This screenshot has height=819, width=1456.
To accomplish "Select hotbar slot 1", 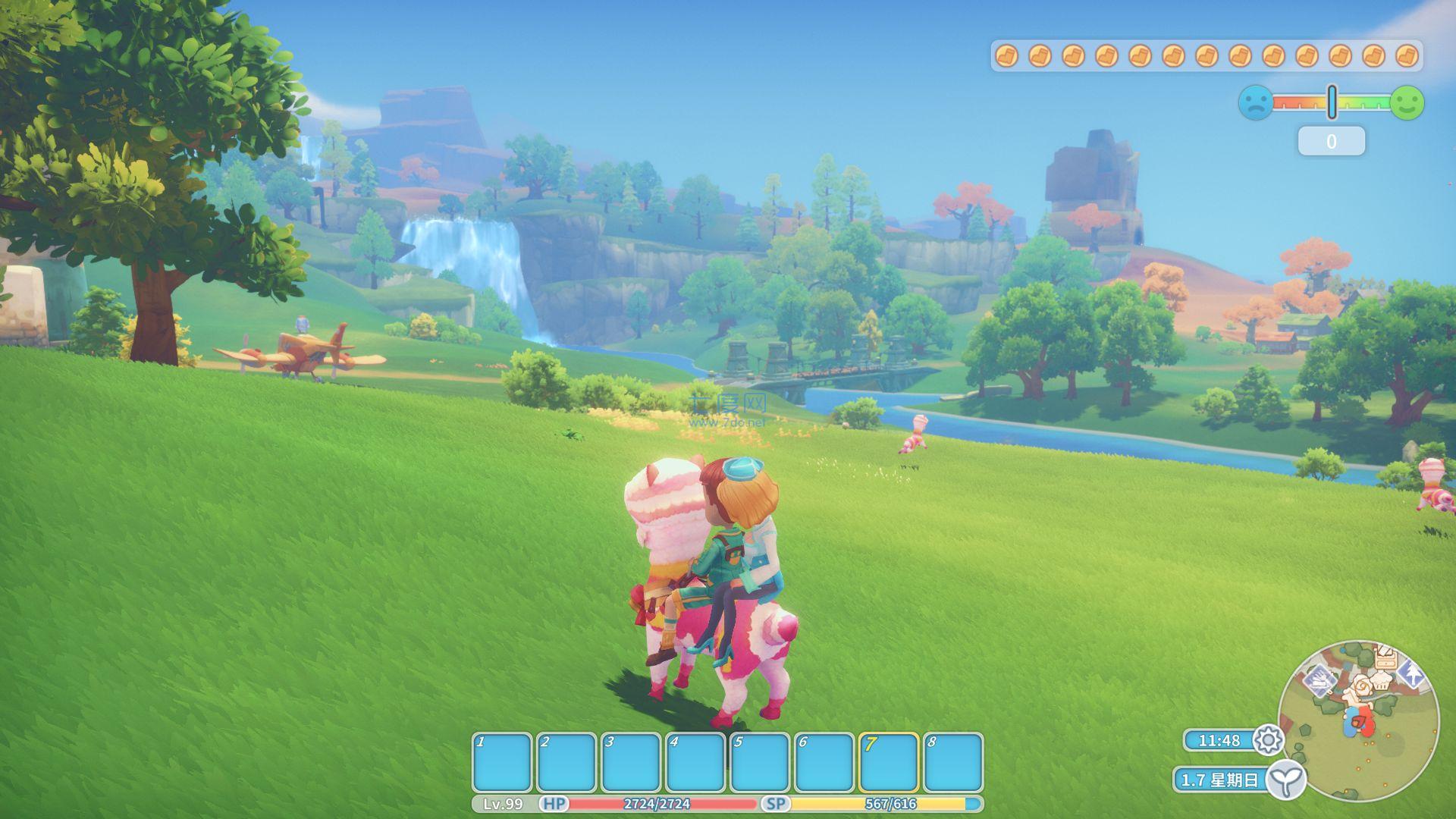I will [x=502, y=763].
